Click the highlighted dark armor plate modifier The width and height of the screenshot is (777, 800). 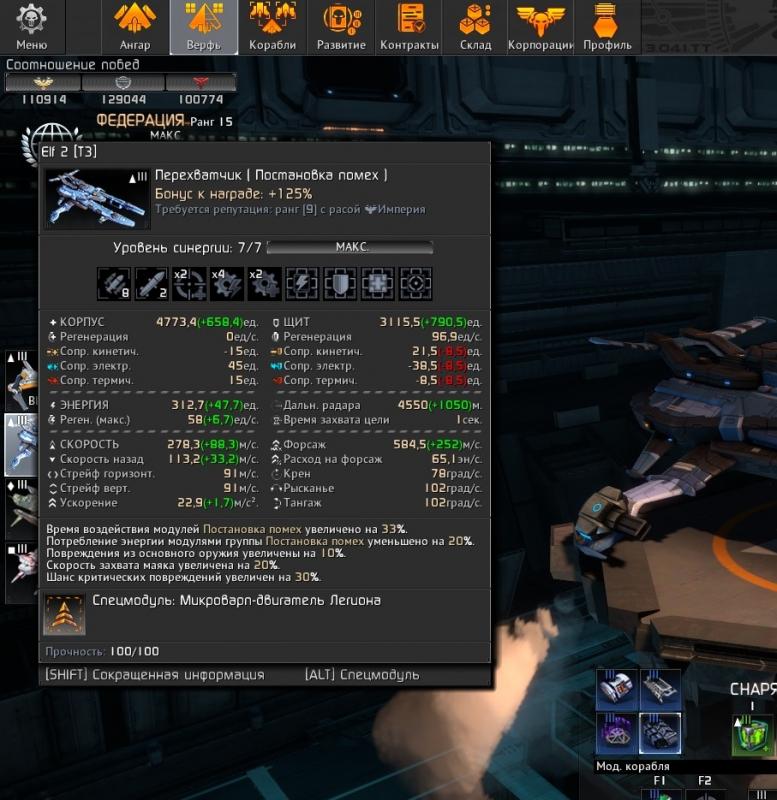click(x=660, y=733)
